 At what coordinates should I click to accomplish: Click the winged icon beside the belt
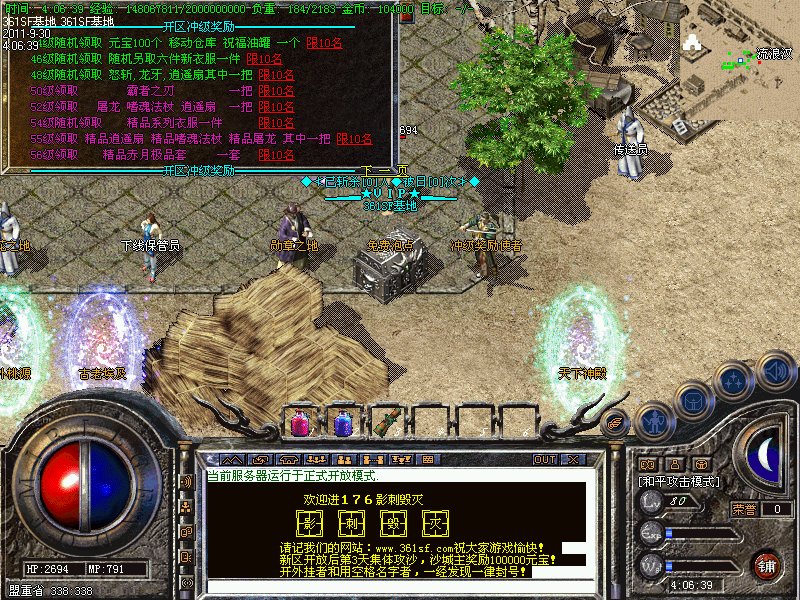[x=616, y=421]
